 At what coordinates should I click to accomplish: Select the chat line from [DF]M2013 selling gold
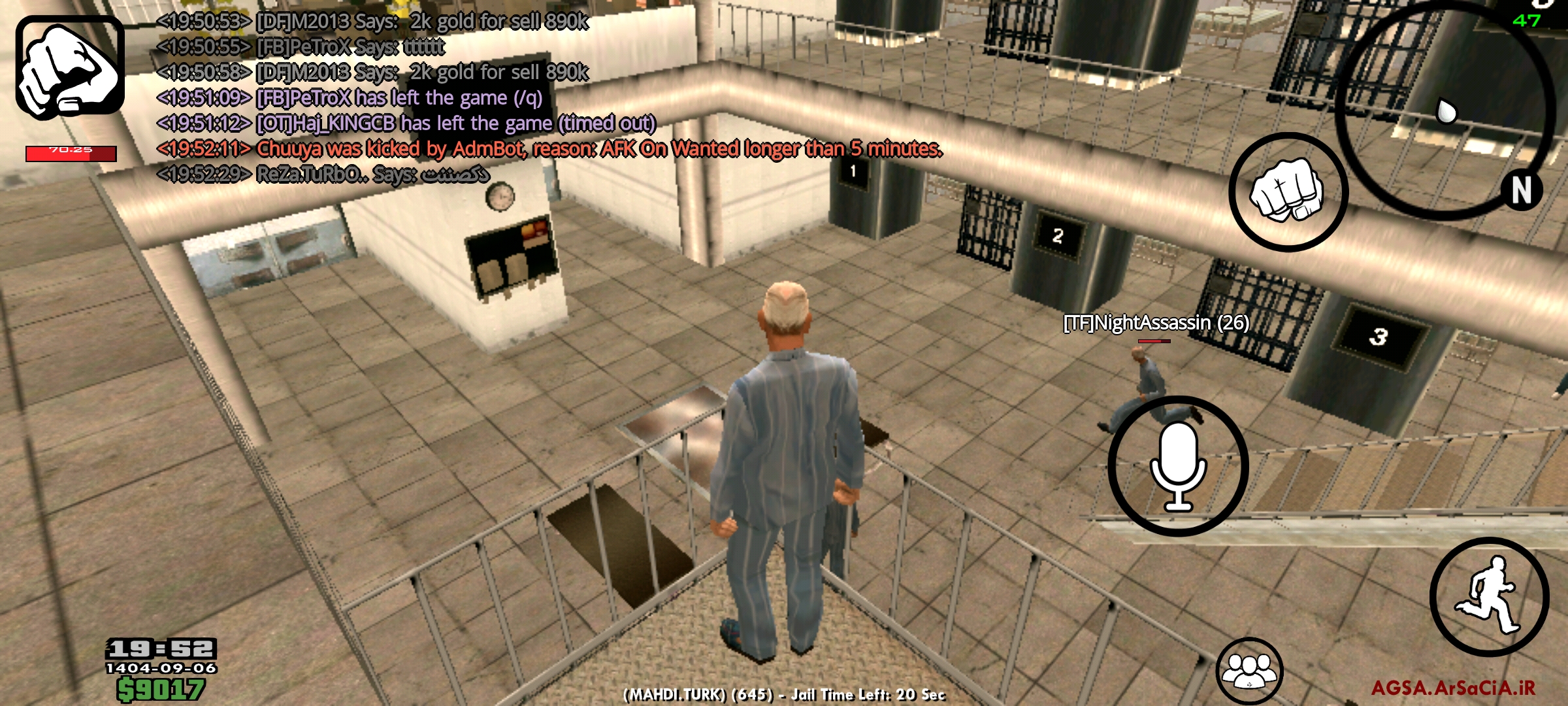point(372,20)
